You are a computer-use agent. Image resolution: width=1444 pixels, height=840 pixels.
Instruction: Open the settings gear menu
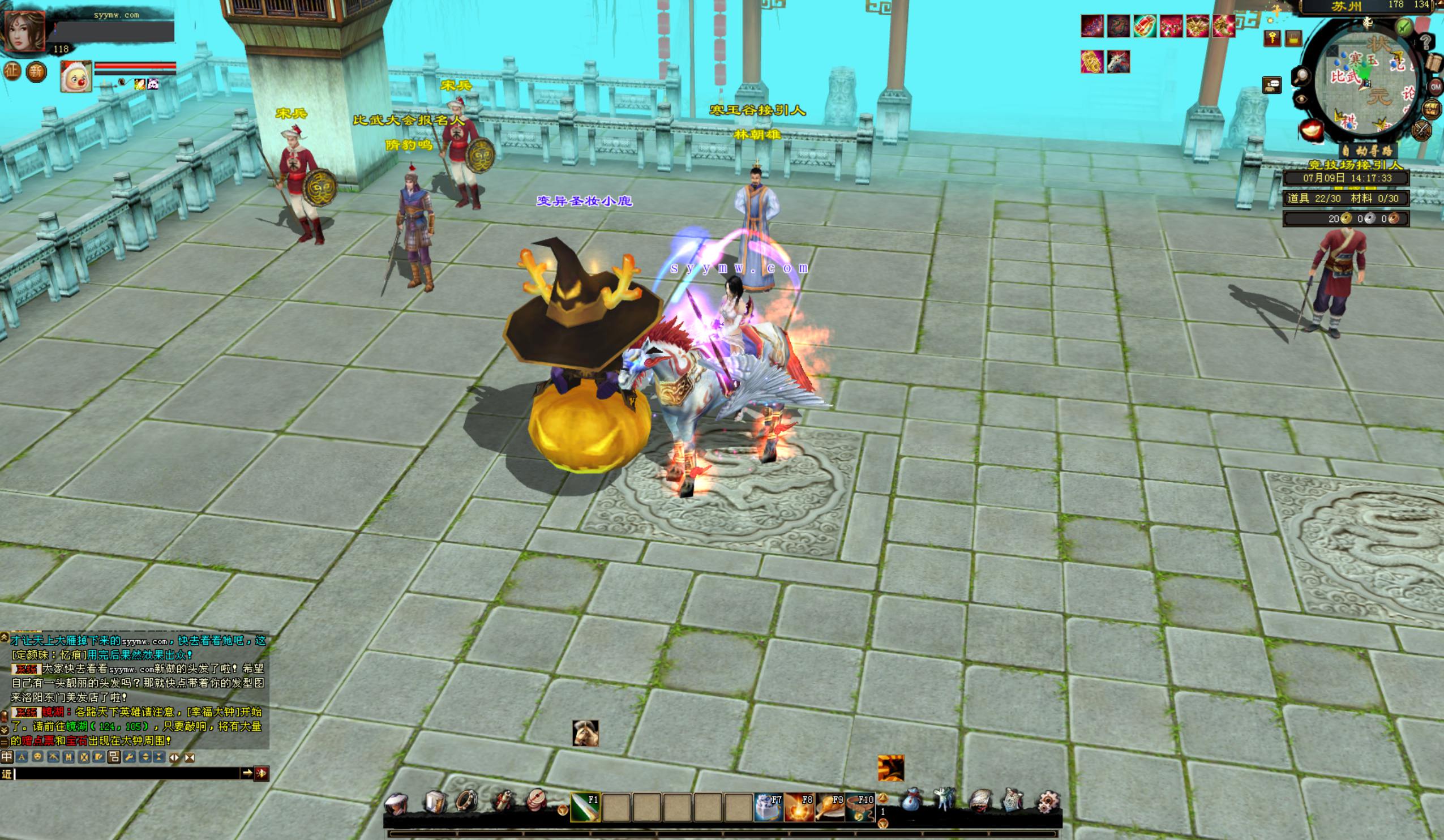click(1050, 801)
